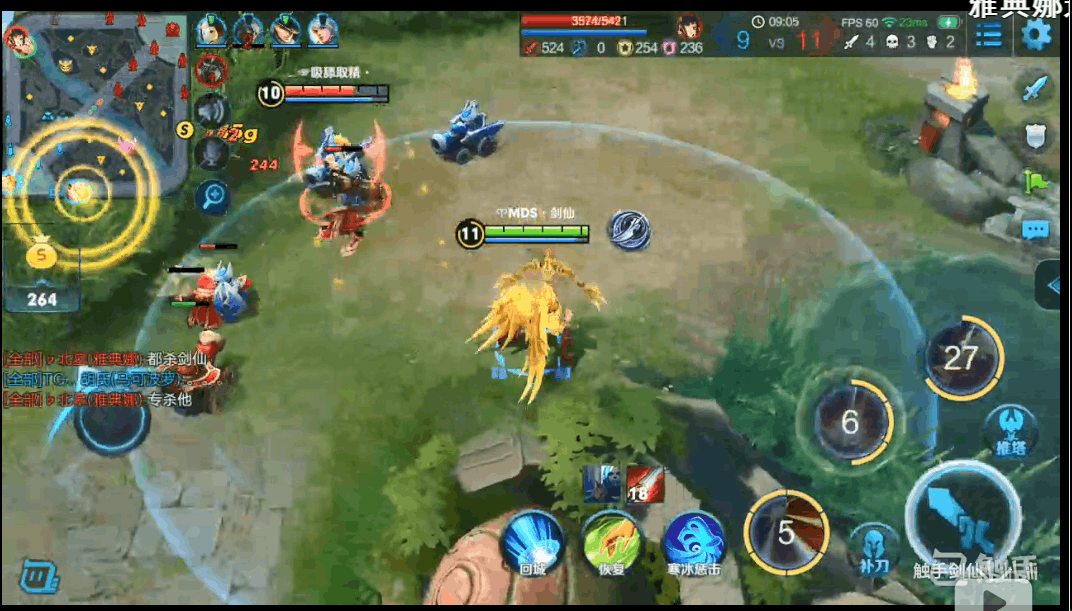Open the scoreboard list icon
This screenshot has height=611, width=1072.
[989, 36]
